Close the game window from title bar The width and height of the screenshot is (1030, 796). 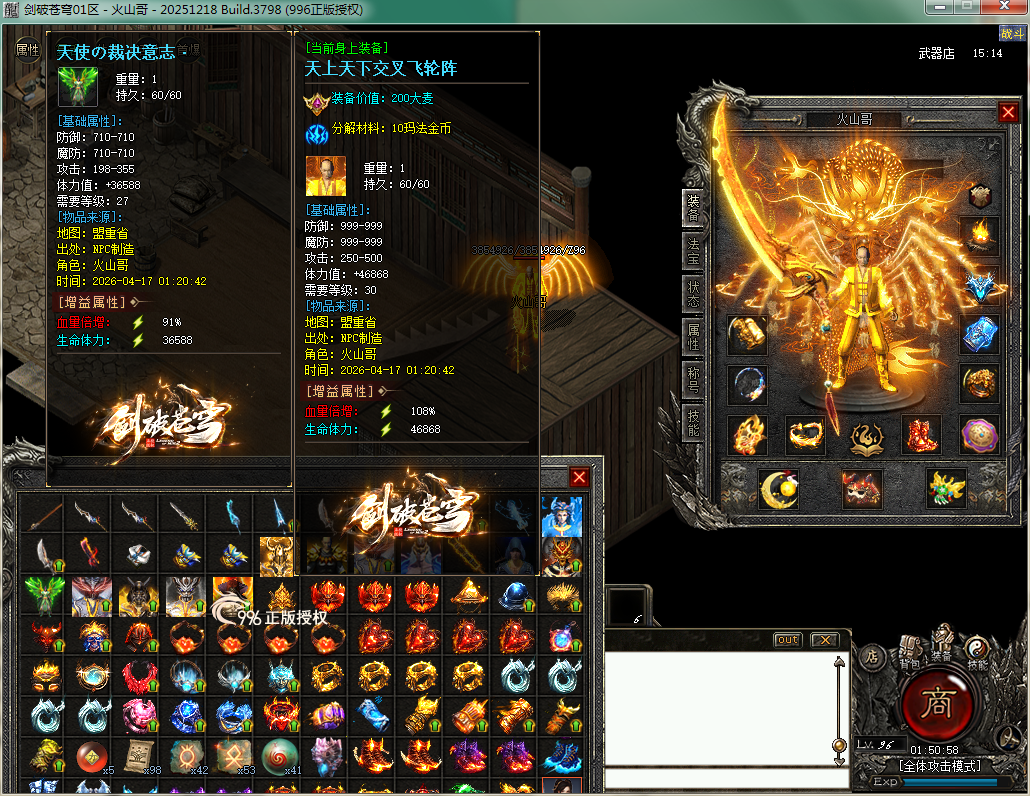point(1004,7)
